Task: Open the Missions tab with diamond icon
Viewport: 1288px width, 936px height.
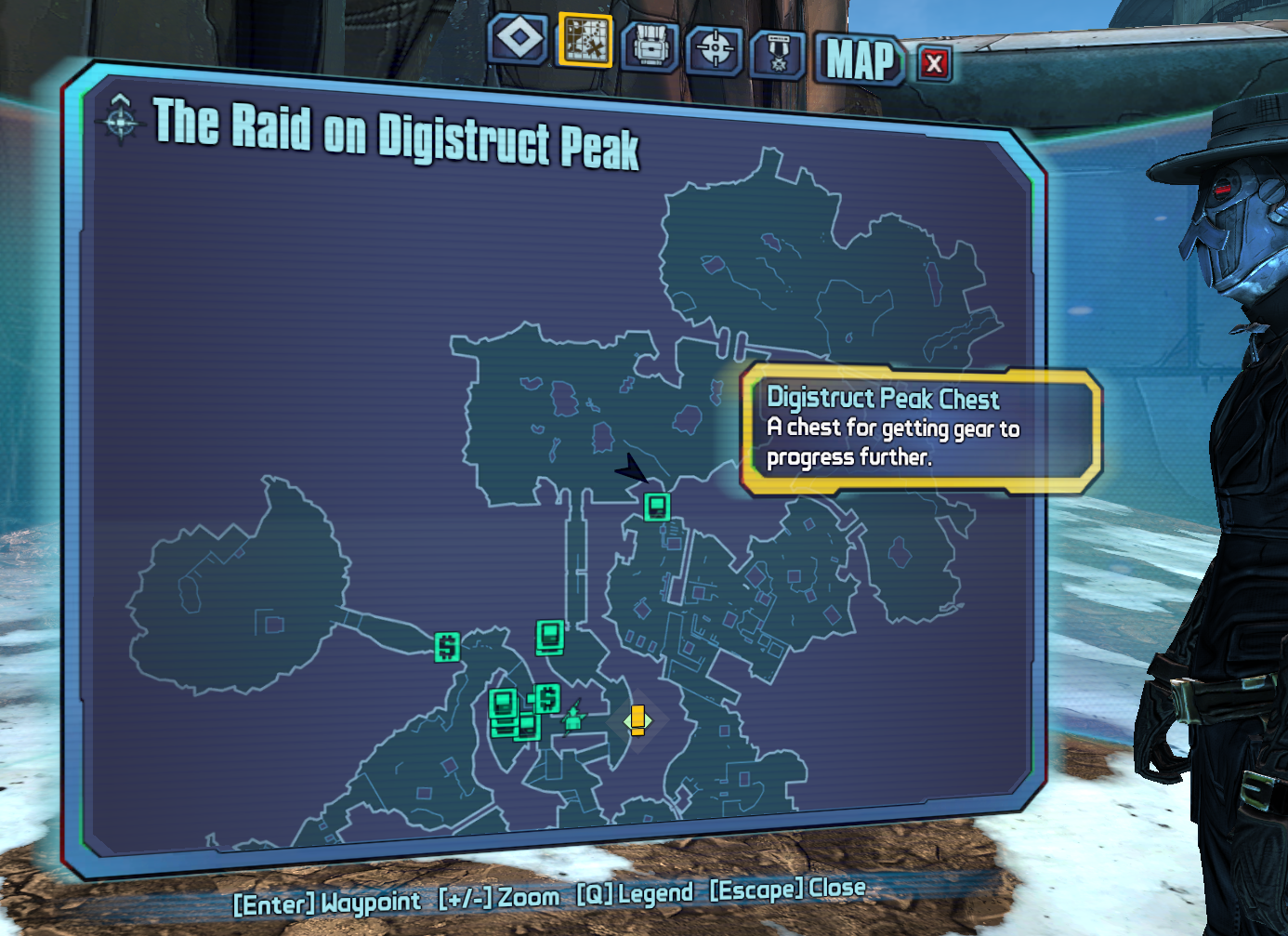Action: 519,40
